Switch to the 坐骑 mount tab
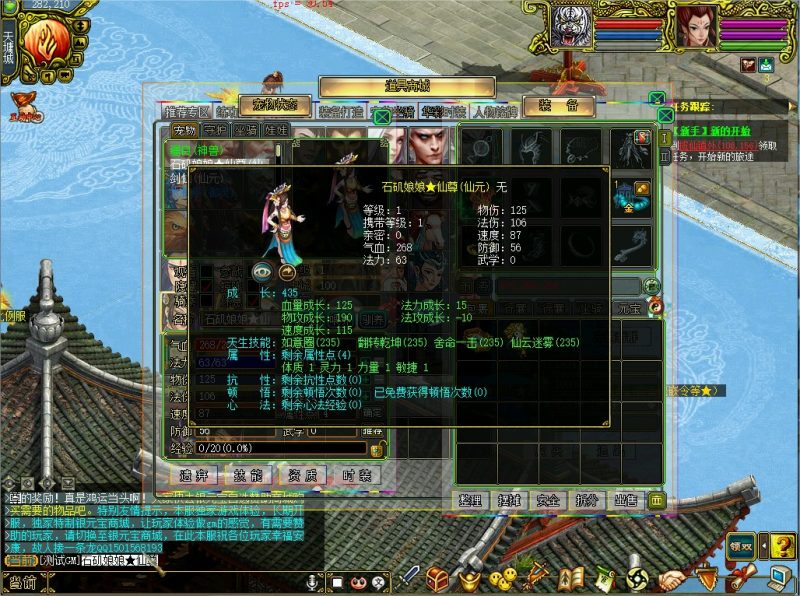The image size is (800, 596). tap(245, 130)
